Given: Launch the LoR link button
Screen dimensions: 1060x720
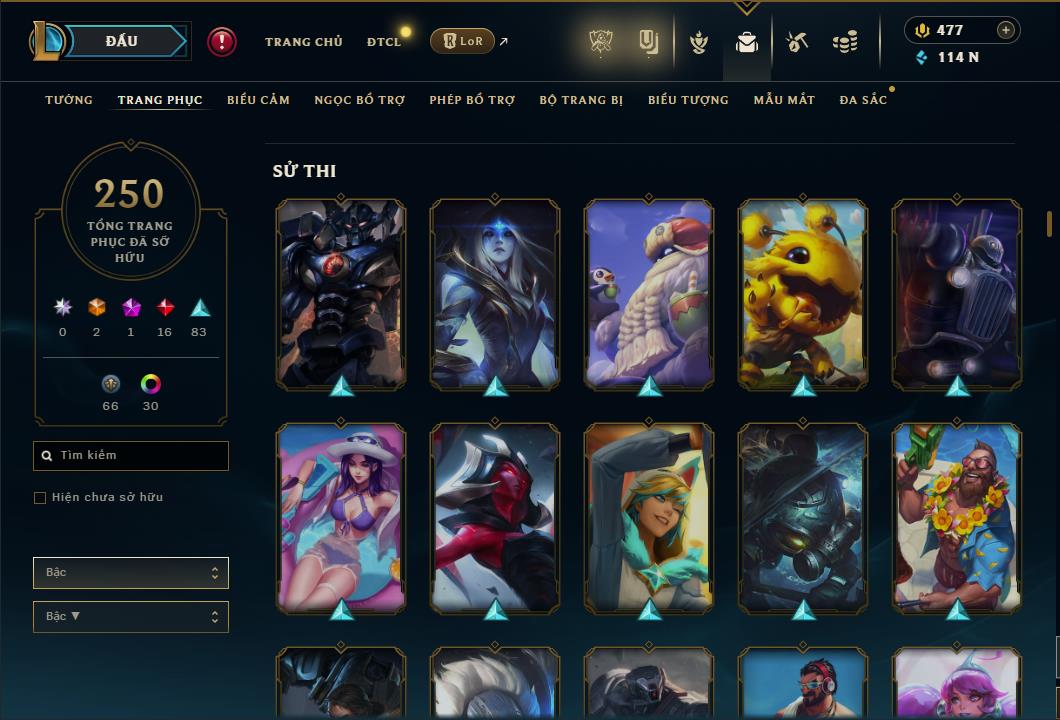Looking at the screenshot, I should pos(462,41).
